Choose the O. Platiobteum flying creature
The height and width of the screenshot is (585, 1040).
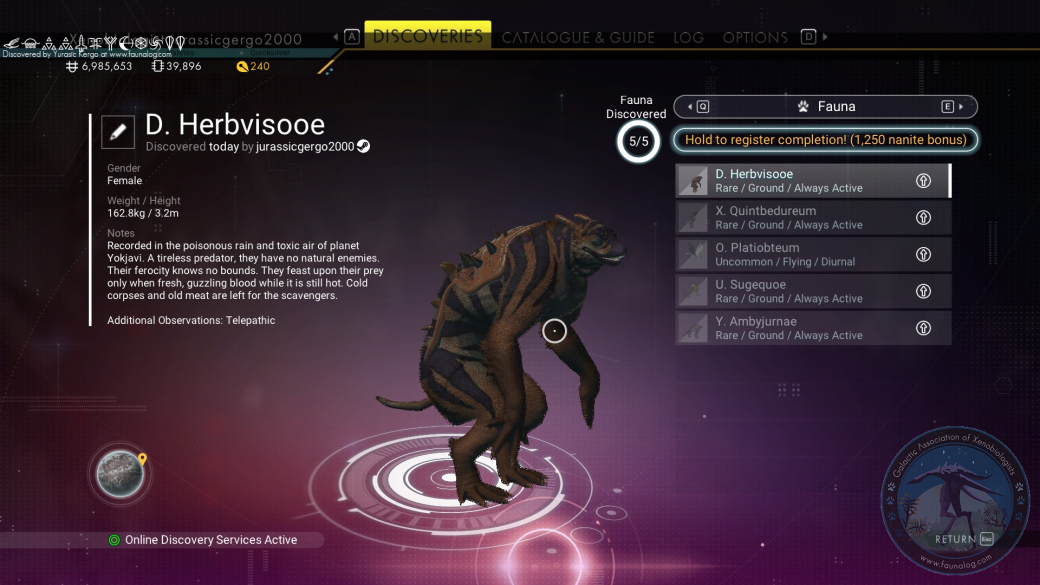[x=812, y=254]
